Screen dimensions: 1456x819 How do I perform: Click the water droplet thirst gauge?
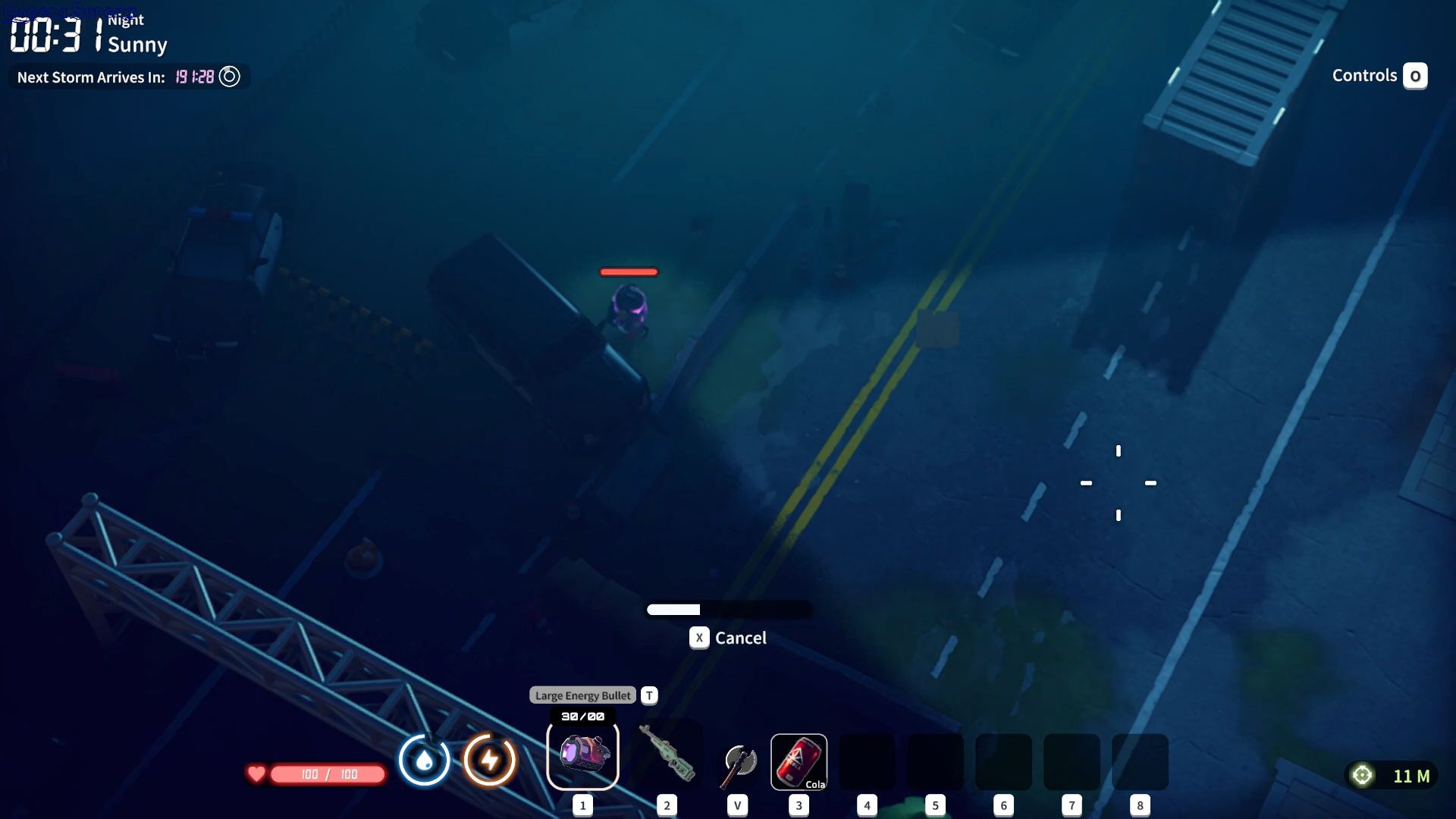click(425, 760)
